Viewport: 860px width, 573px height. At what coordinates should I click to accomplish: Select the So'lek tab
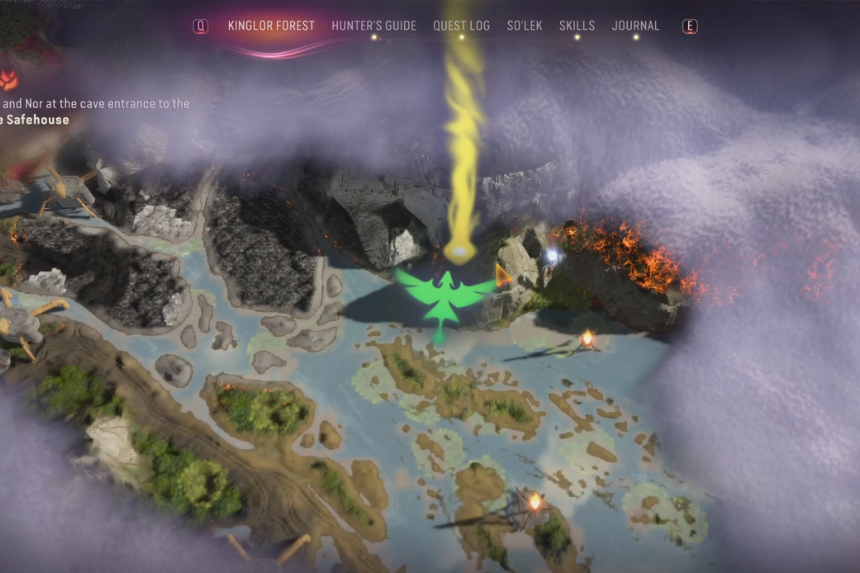tap(524, 26)
